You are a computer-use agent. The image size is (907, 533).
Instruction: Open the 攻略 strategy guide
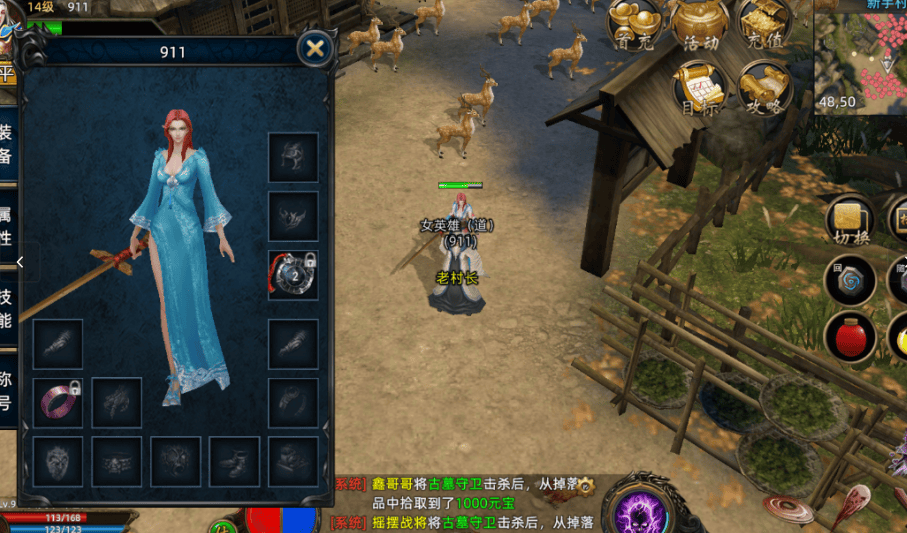(765, 89)
